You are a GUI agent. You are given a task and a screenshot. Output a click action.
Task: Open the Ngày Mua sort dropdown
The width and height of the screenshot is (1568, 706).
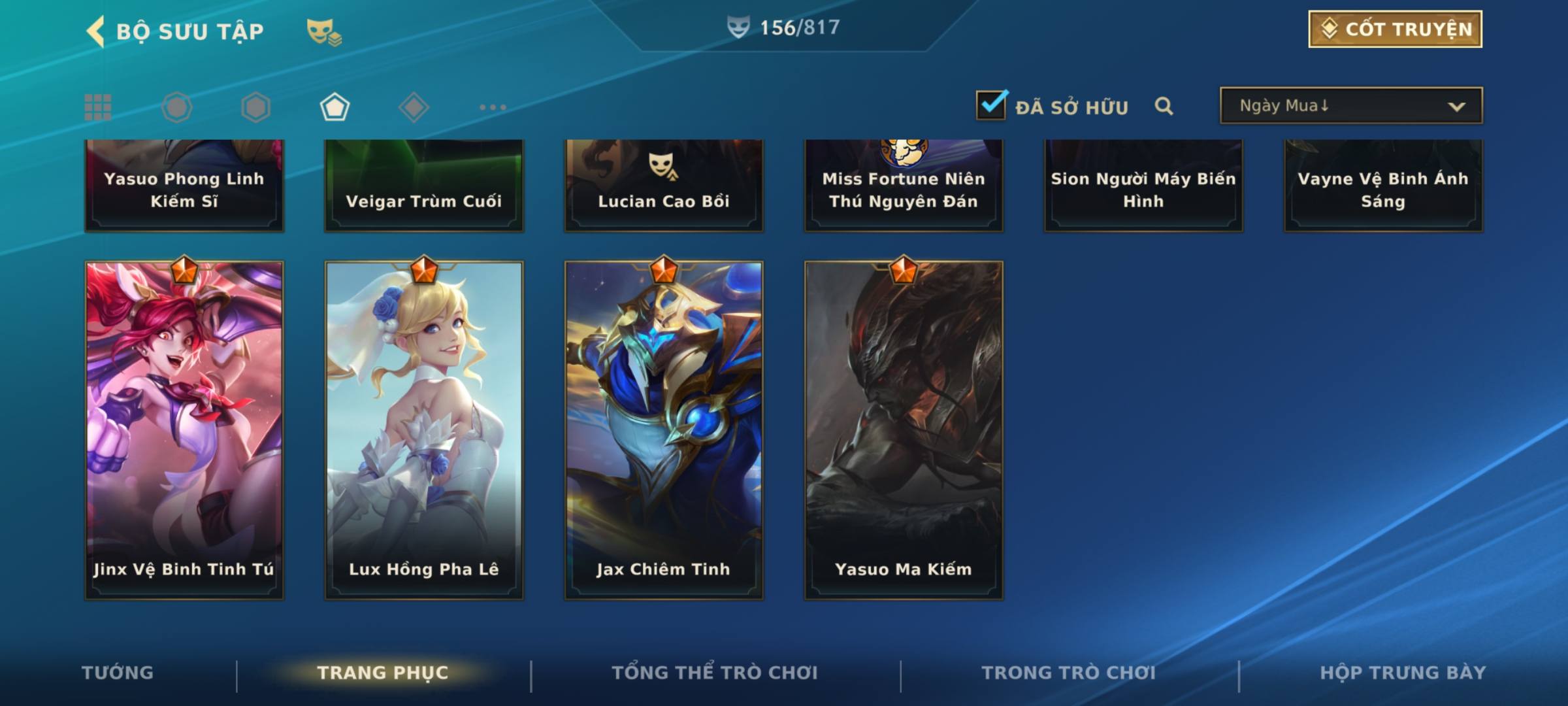tap(1350, 106)
